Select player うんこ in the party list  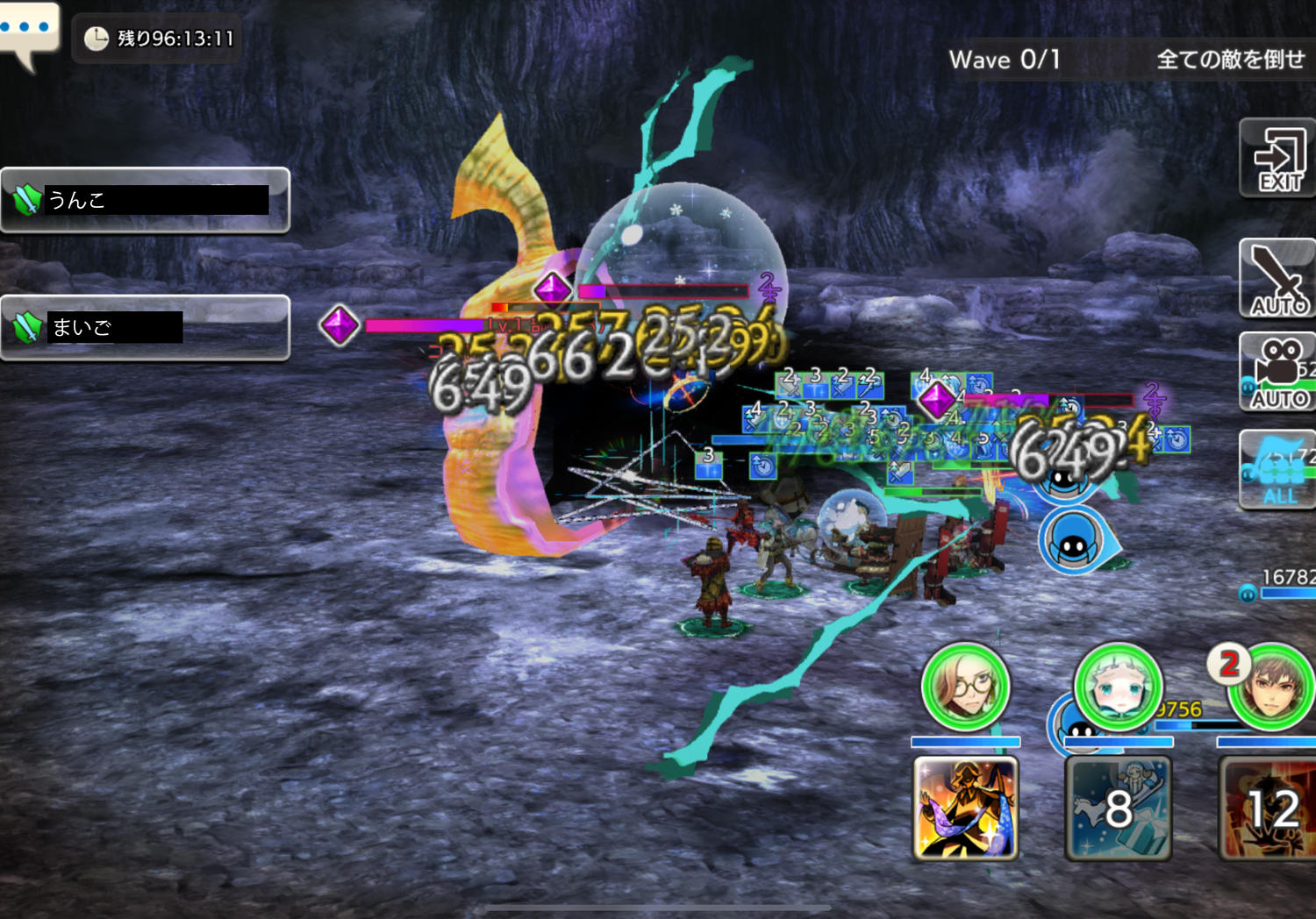tap(145, 200)
